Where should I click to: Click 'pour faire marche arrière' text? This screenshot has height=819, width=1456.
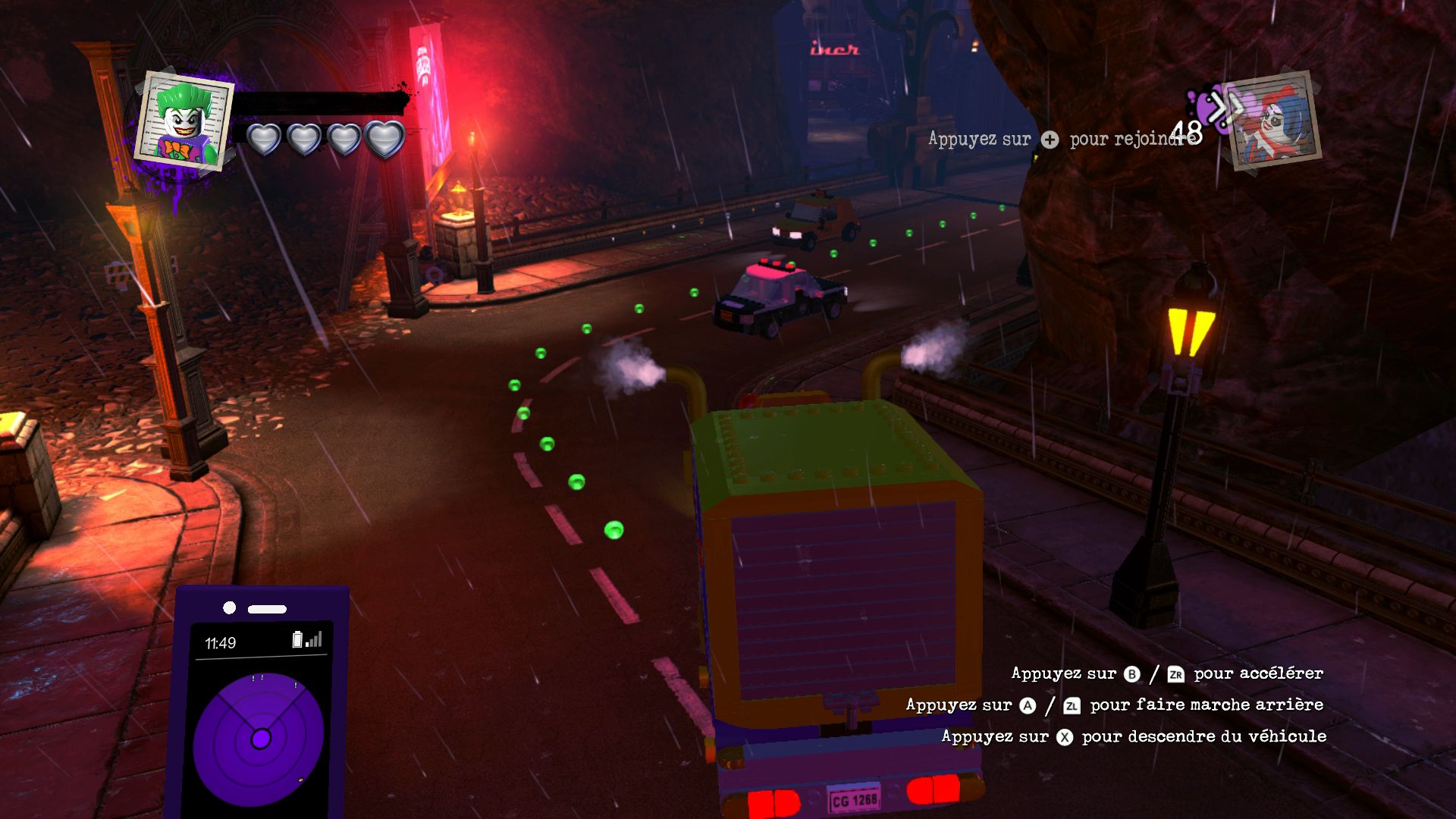pyautogui.click(x=1206, y=704)
